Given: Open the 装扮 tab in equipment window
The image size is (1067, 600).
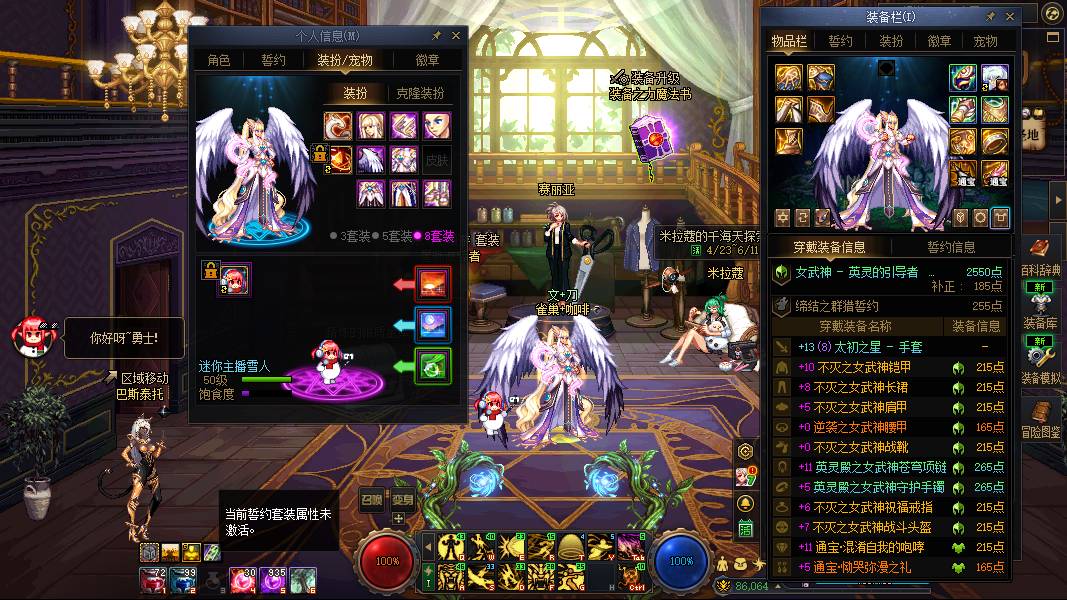Looking at the screenshot, I should [891, 41].
